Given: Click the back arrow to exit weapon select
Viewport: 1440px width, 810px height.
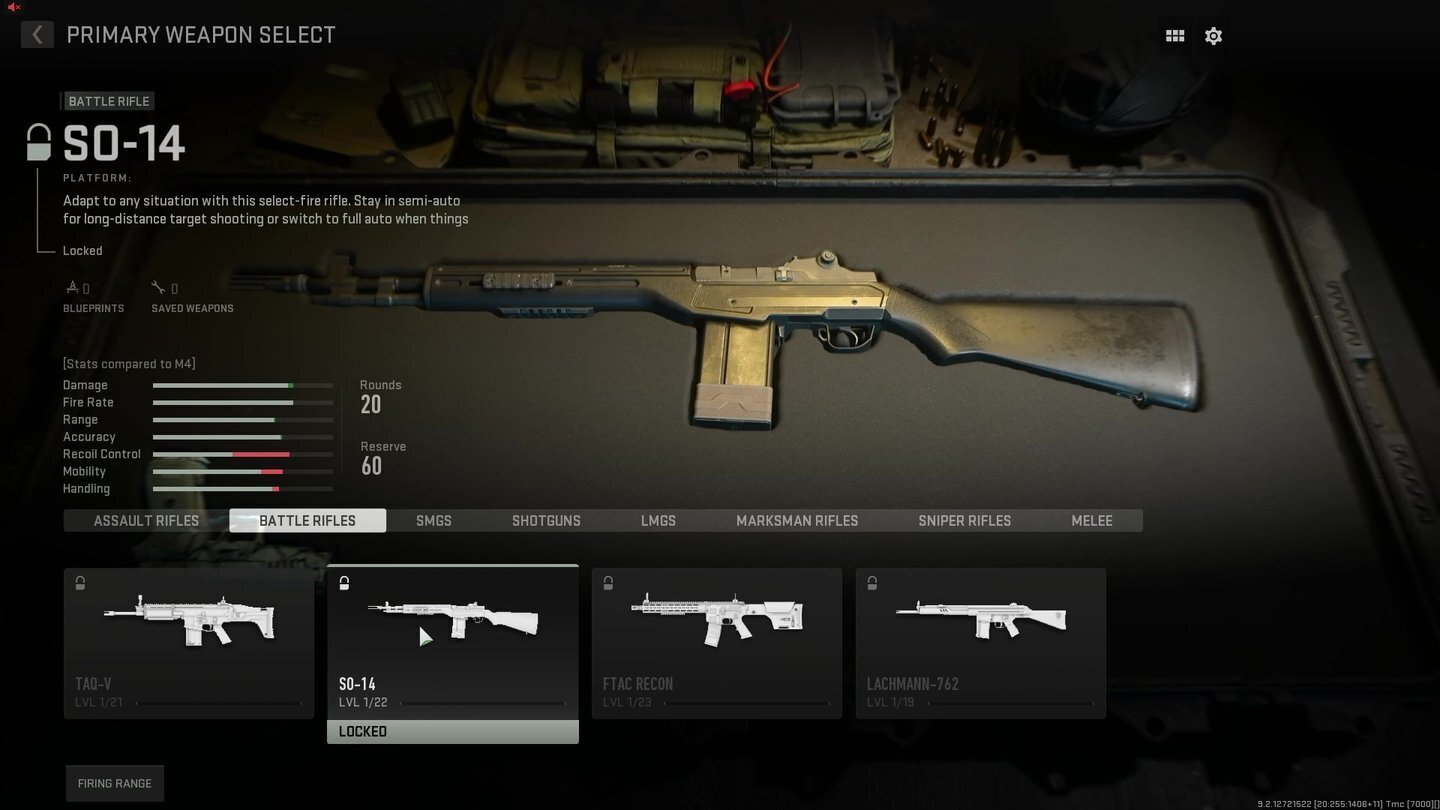Looking at the screenshot, I should (37, 35).
